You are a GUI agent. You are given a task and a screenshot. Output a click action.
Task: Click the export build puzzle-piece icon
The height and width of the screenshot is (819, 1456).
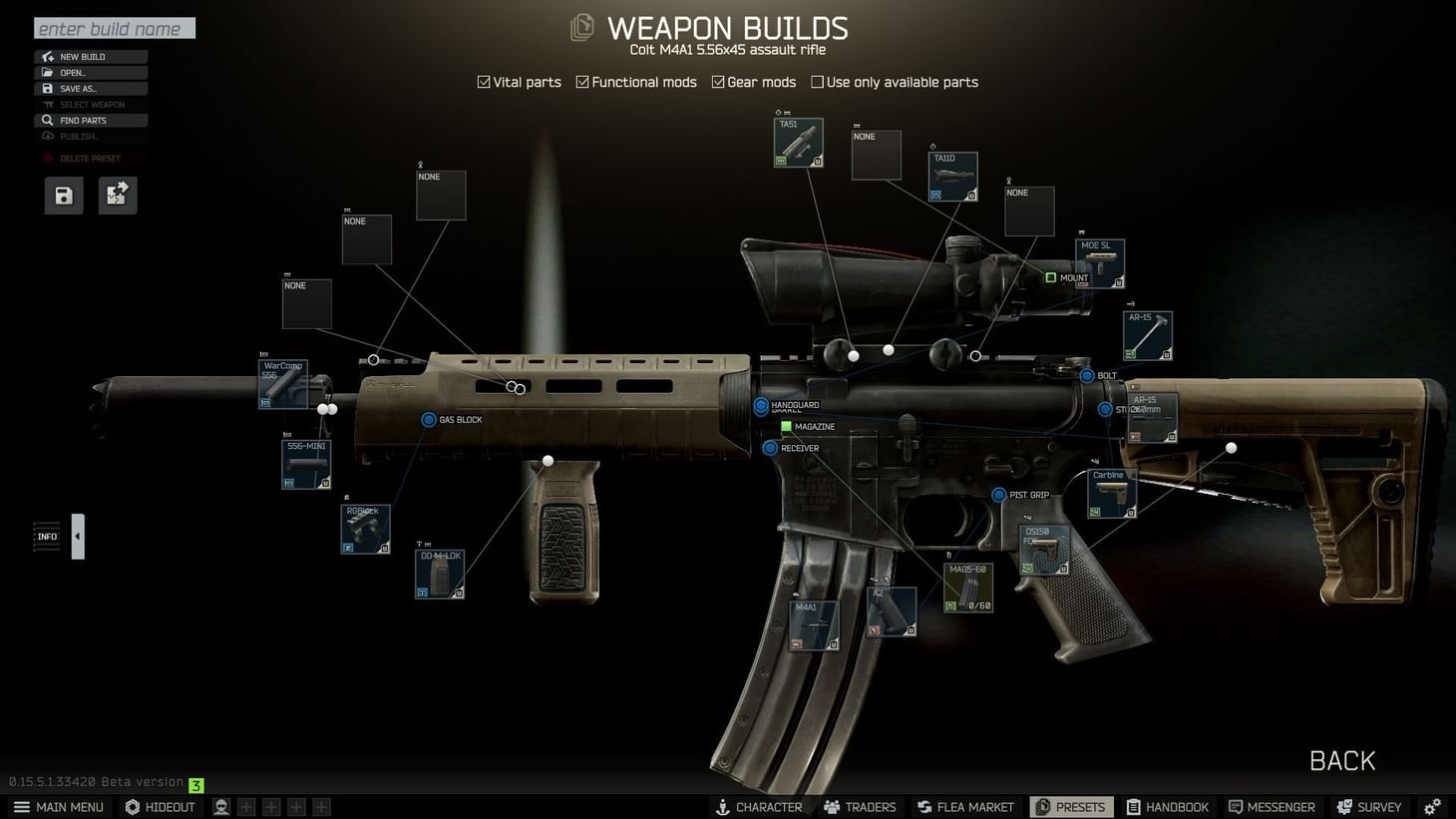click(117, 195)
